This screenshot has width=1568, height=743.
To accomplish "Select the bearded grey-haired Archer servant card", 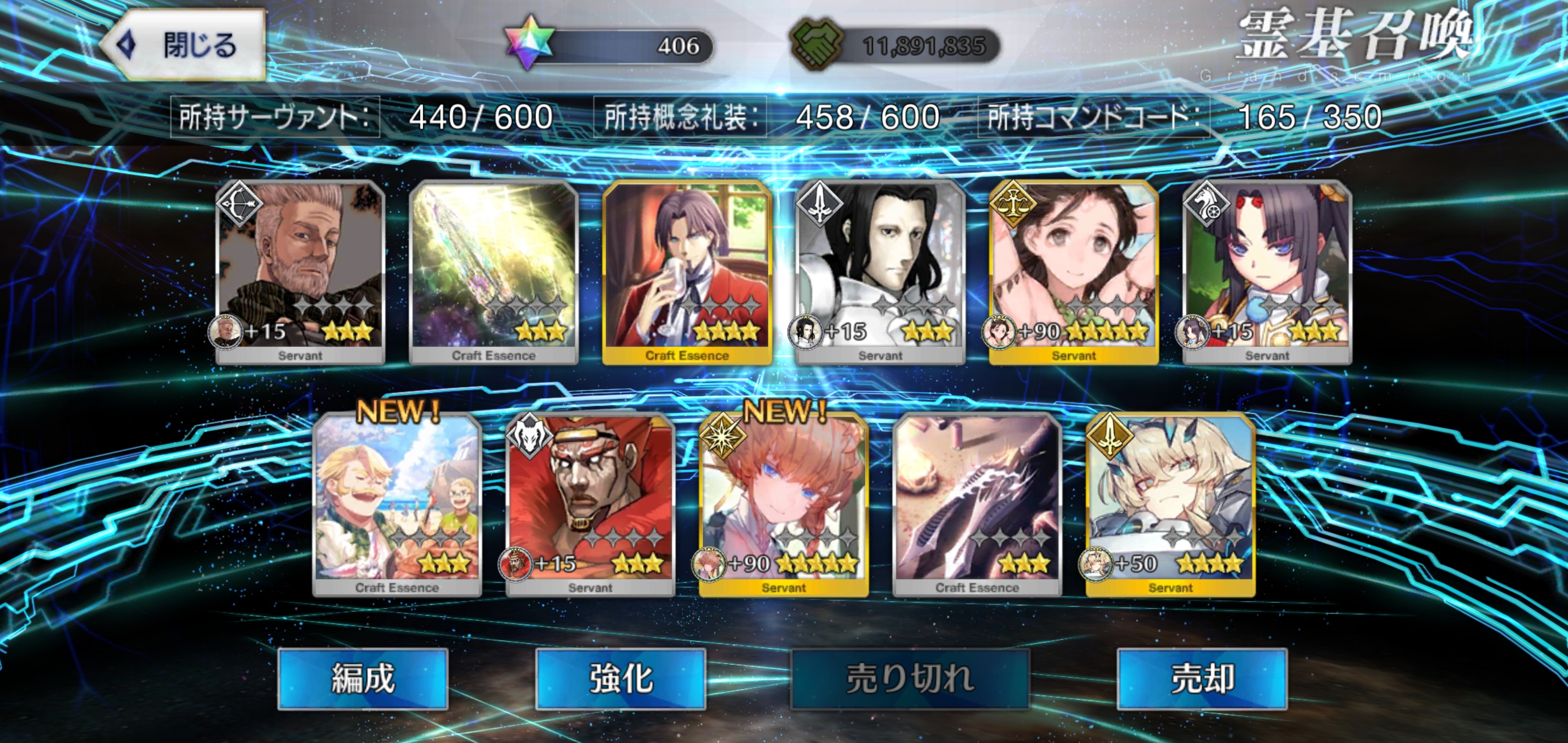I will click(300, 272).
